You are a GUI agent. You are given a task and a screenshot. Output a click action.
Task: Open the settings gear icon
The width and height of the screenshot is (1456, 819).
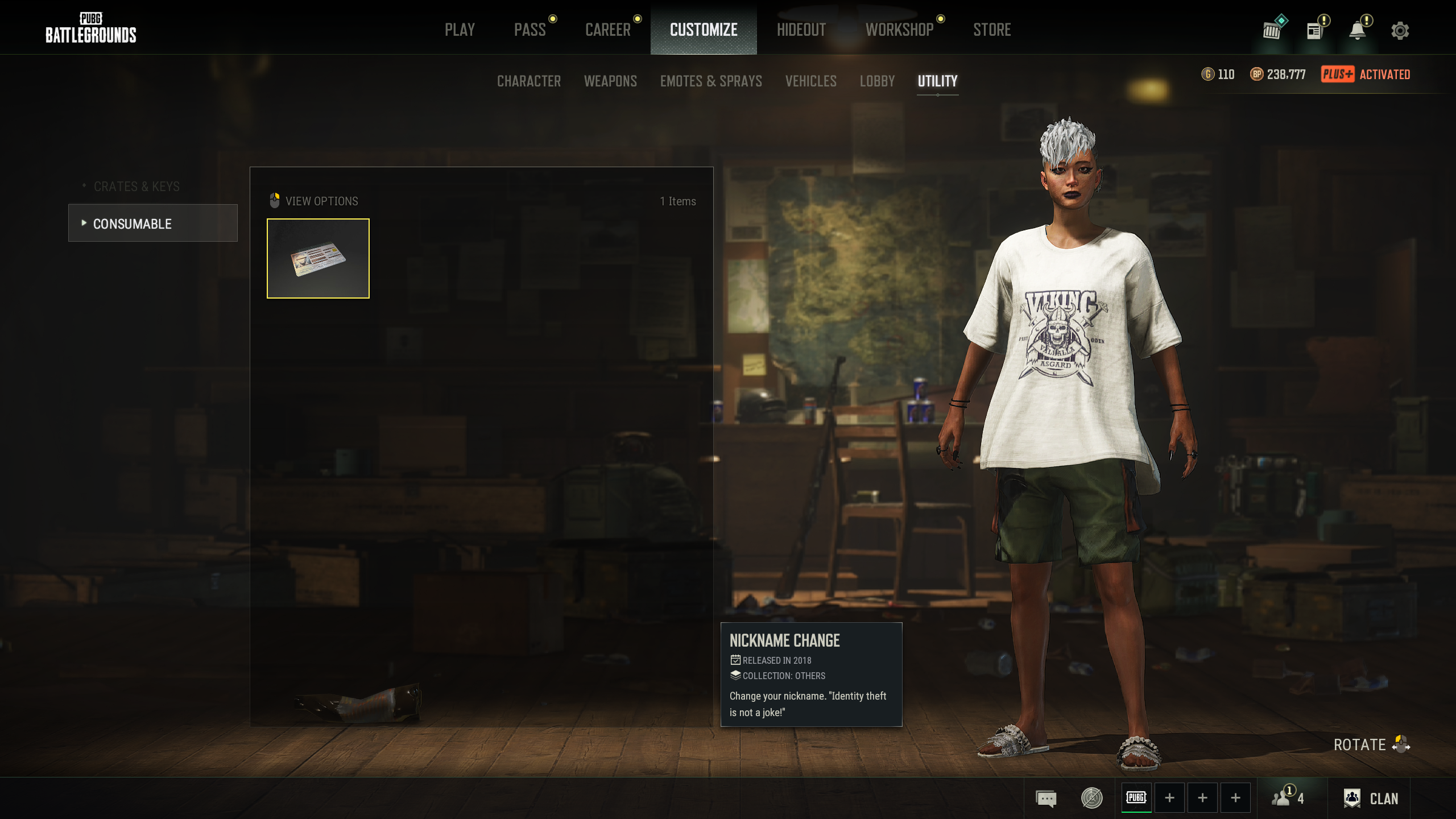click(x=1400, y=31)
